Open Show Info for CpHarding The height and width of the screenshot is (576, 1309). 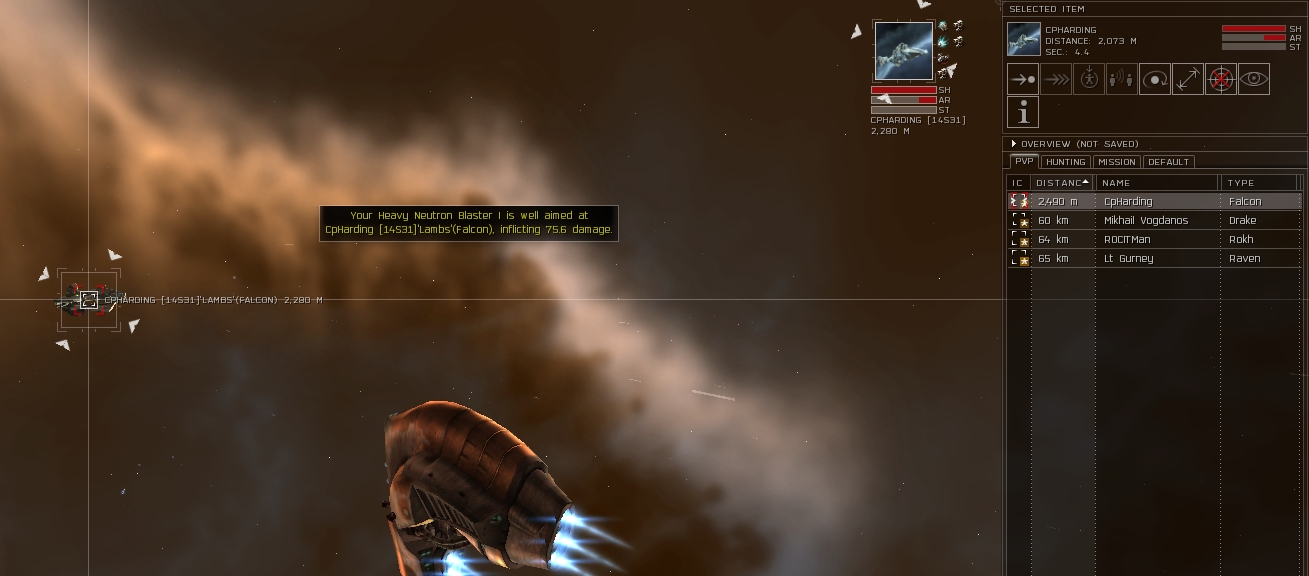(x=1022, y=113)
